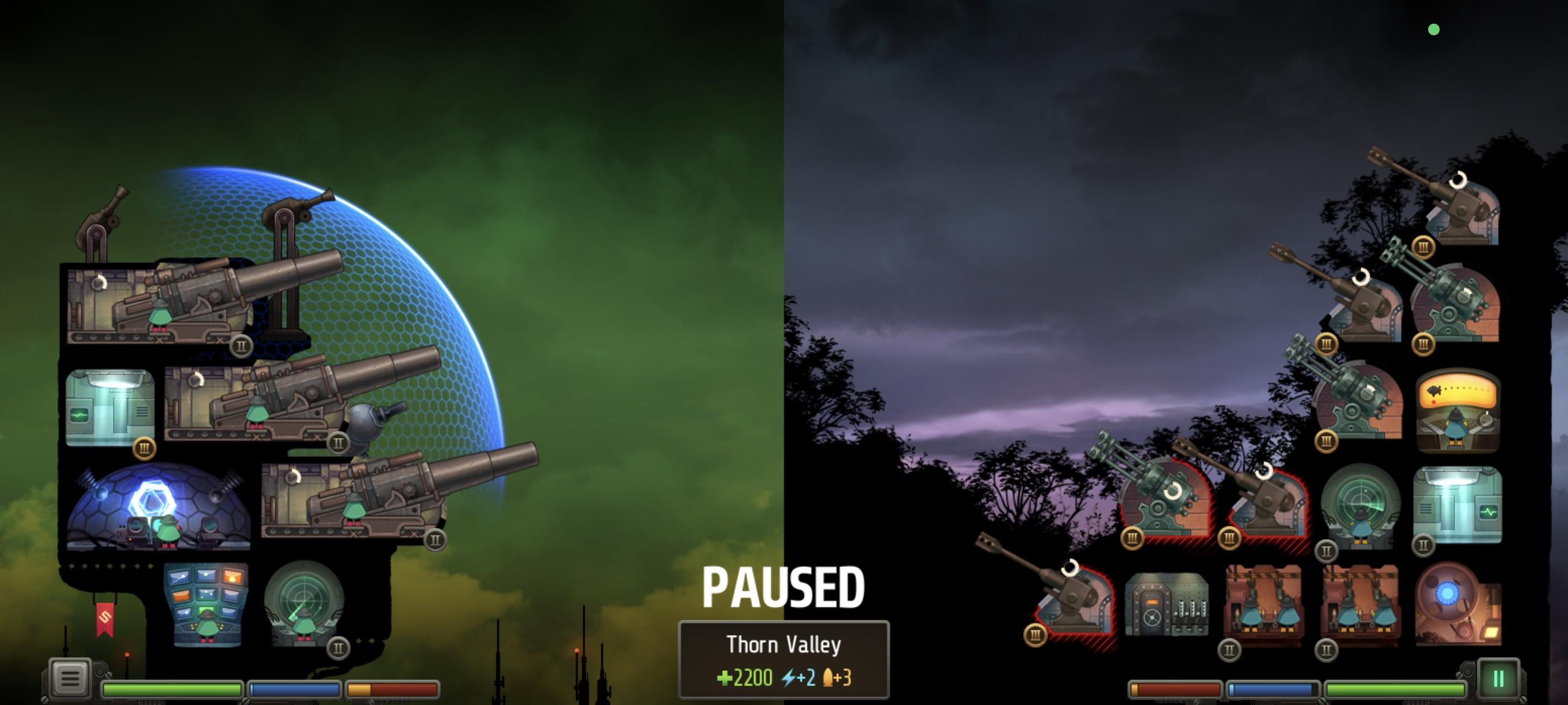Viewport: 1568px width, 705px height.
Task: Open the hamburger menu button
Action: tap(69, 678)
